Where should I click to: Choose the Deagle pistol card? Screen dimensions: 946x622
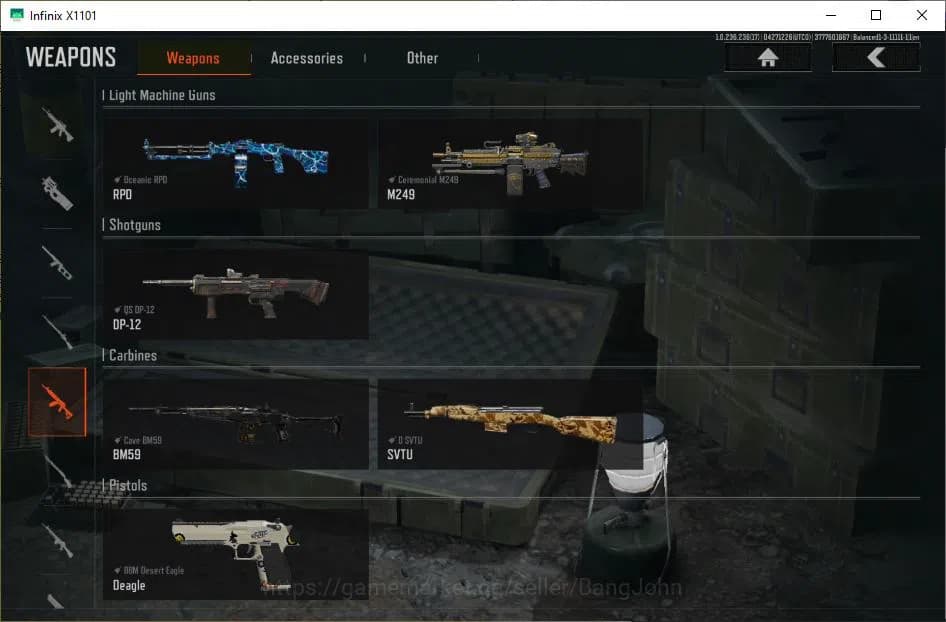(236, 554)
